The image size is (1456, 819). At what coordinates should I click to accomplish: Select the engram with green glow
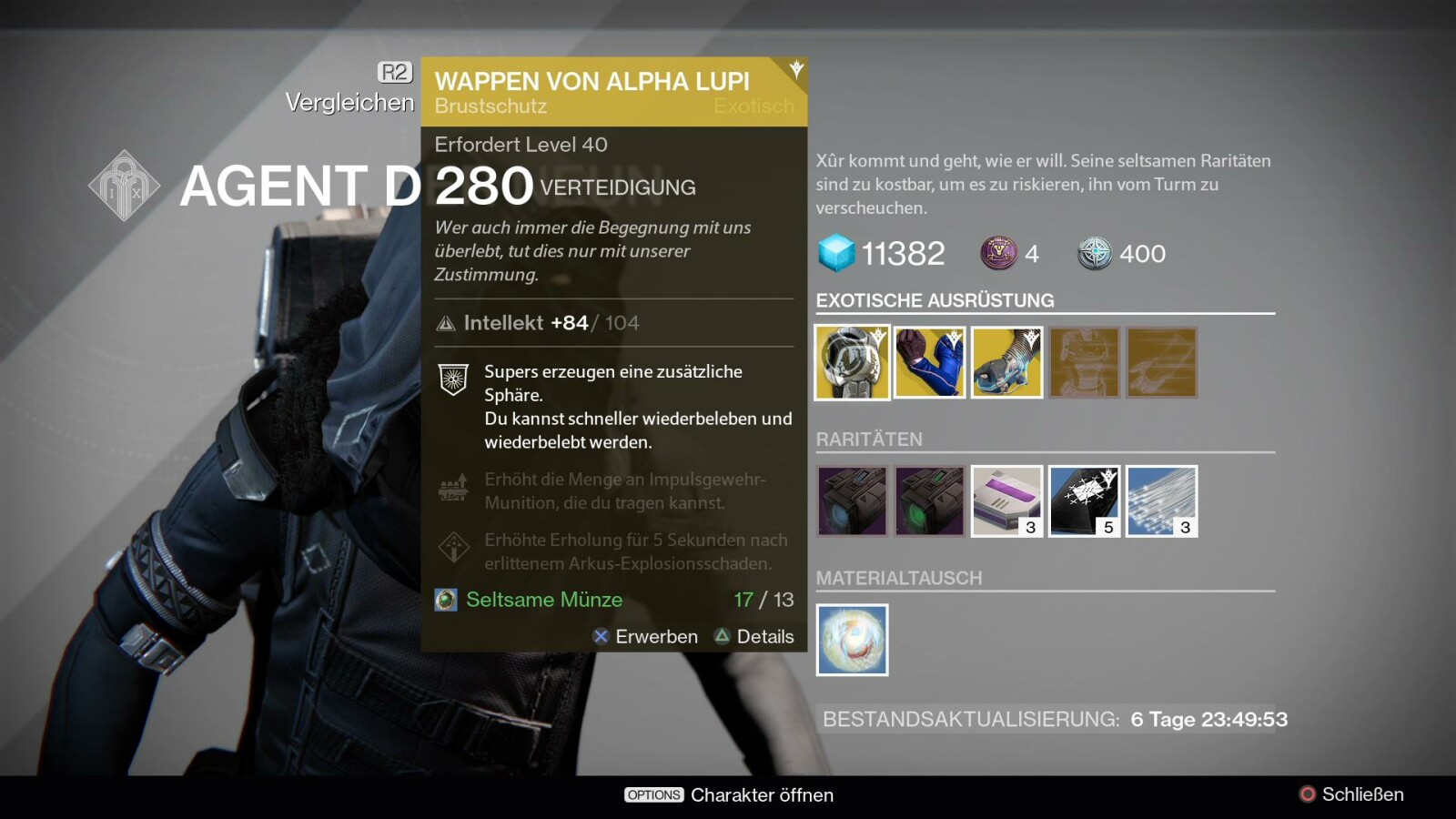coord(929,501)
